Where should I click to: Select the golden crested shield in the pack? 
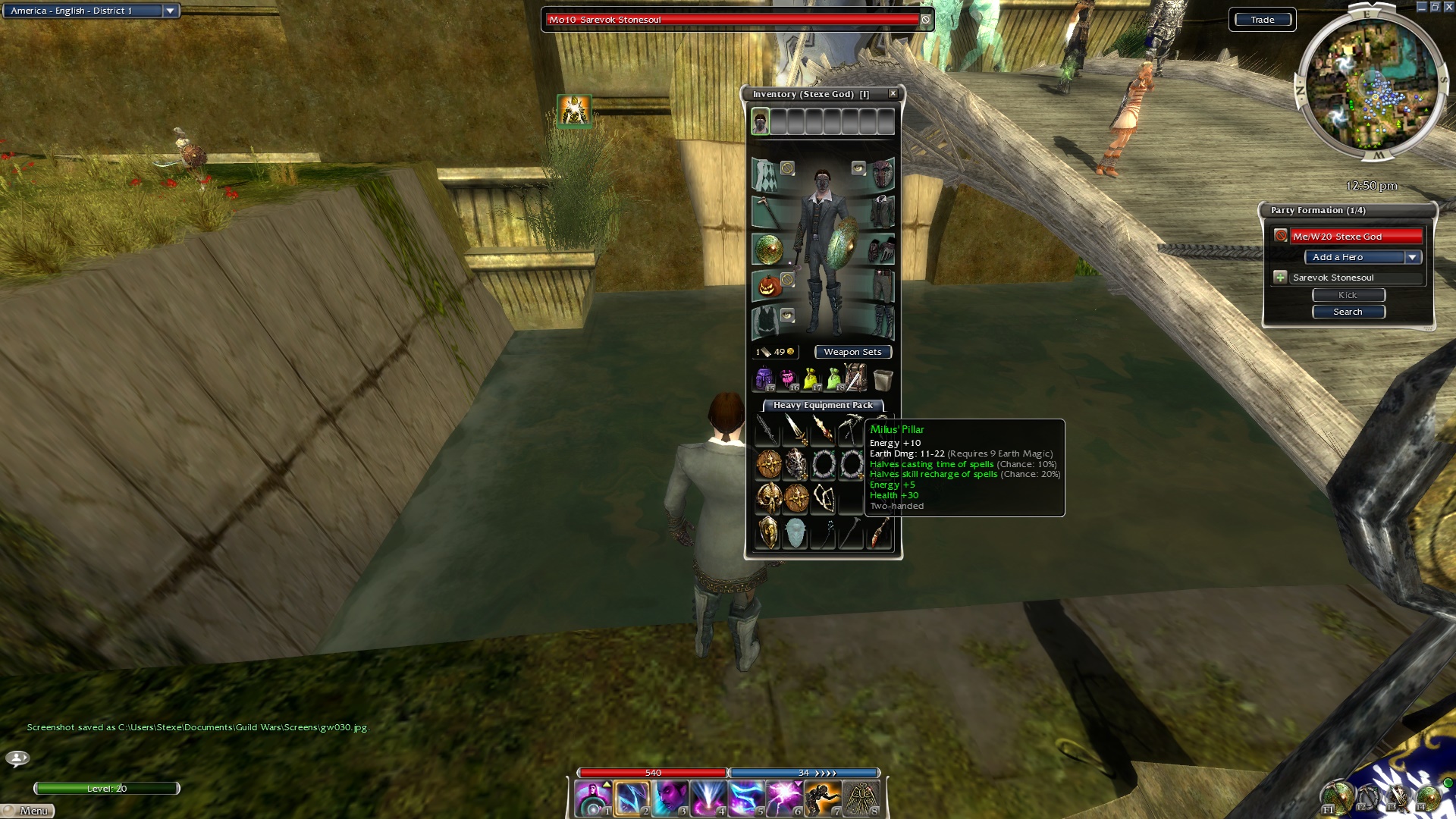click(768, 532)
